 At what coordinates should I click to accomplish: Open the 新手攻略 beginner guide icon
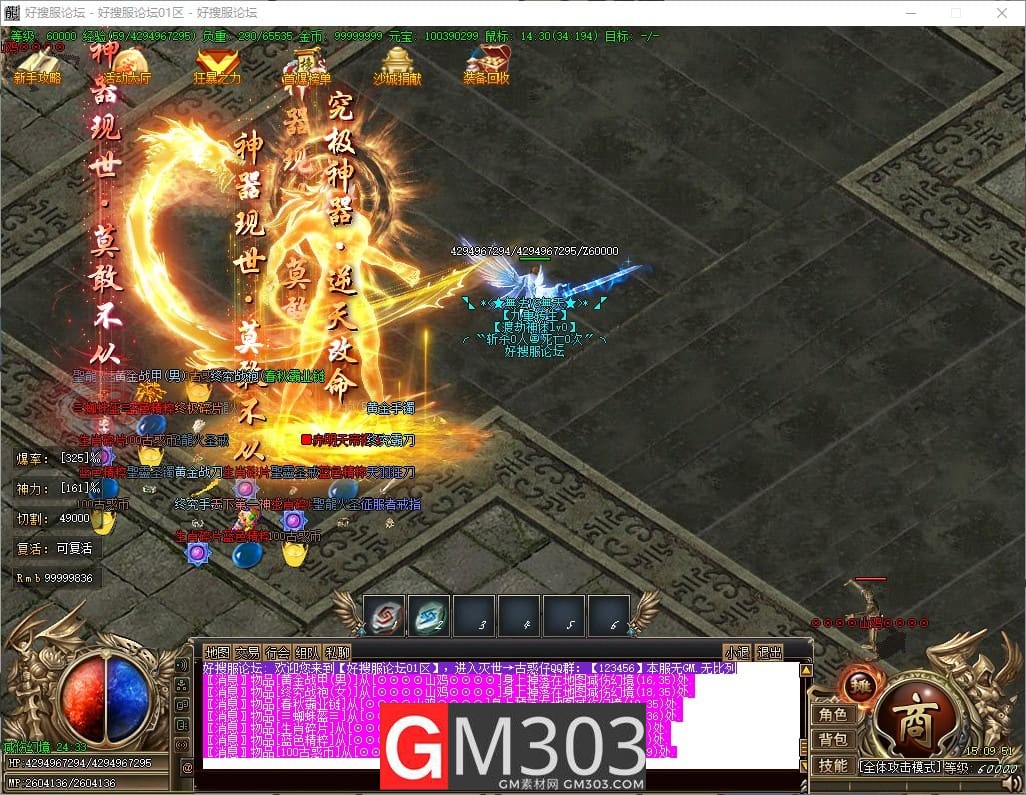coord(37,65)
